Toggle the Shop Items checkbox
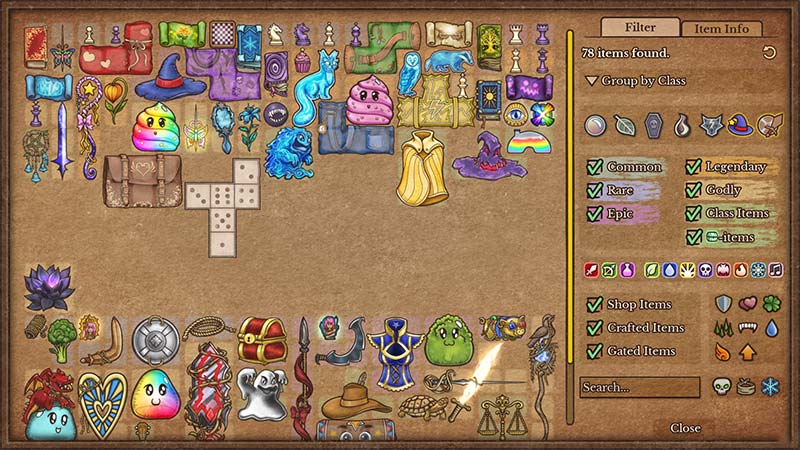Viewport: 800px width, 450px height. pos(595,304)
